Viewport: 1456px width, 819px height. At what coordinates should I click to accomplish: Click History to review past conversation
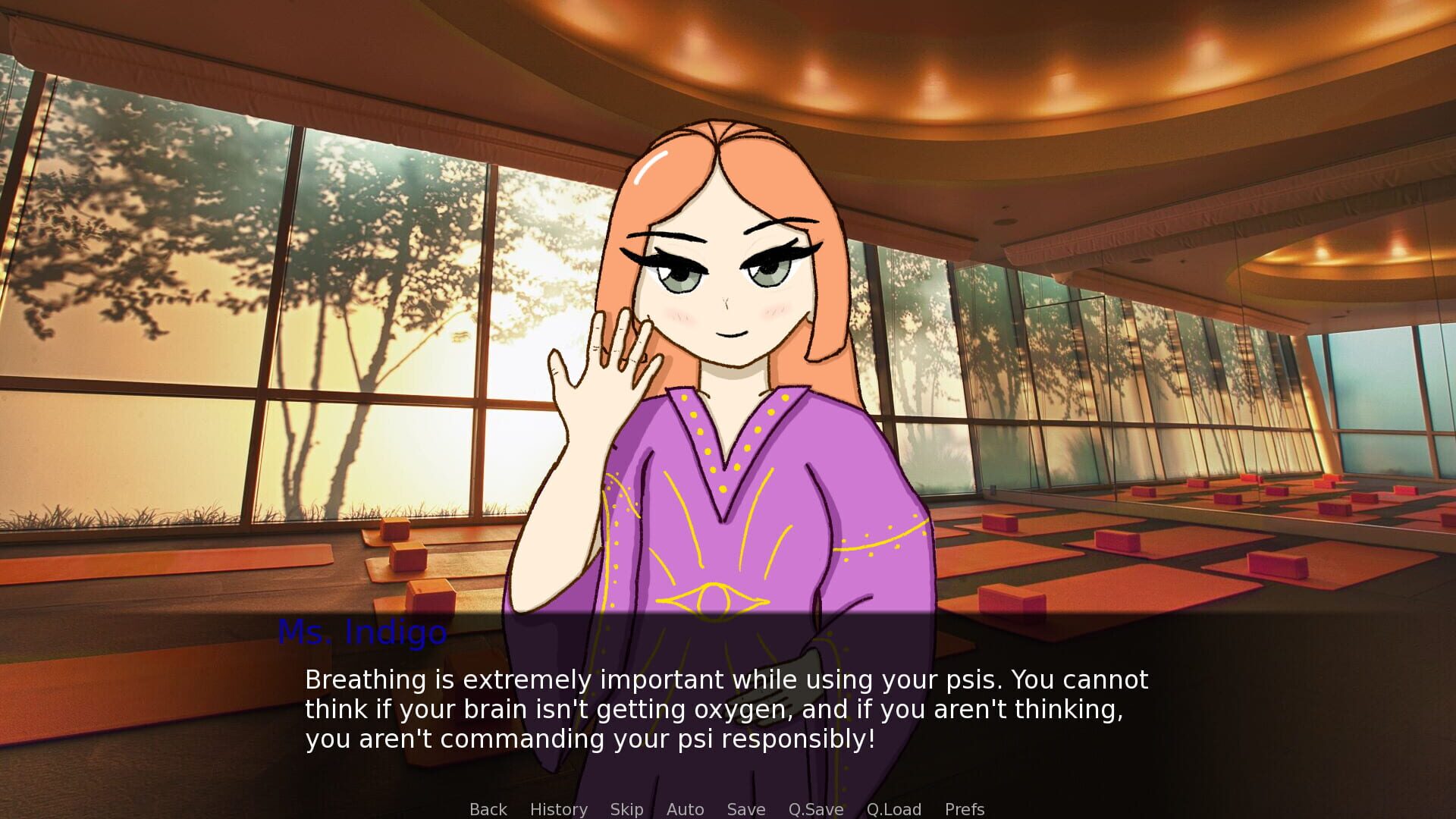pos(558,809)
